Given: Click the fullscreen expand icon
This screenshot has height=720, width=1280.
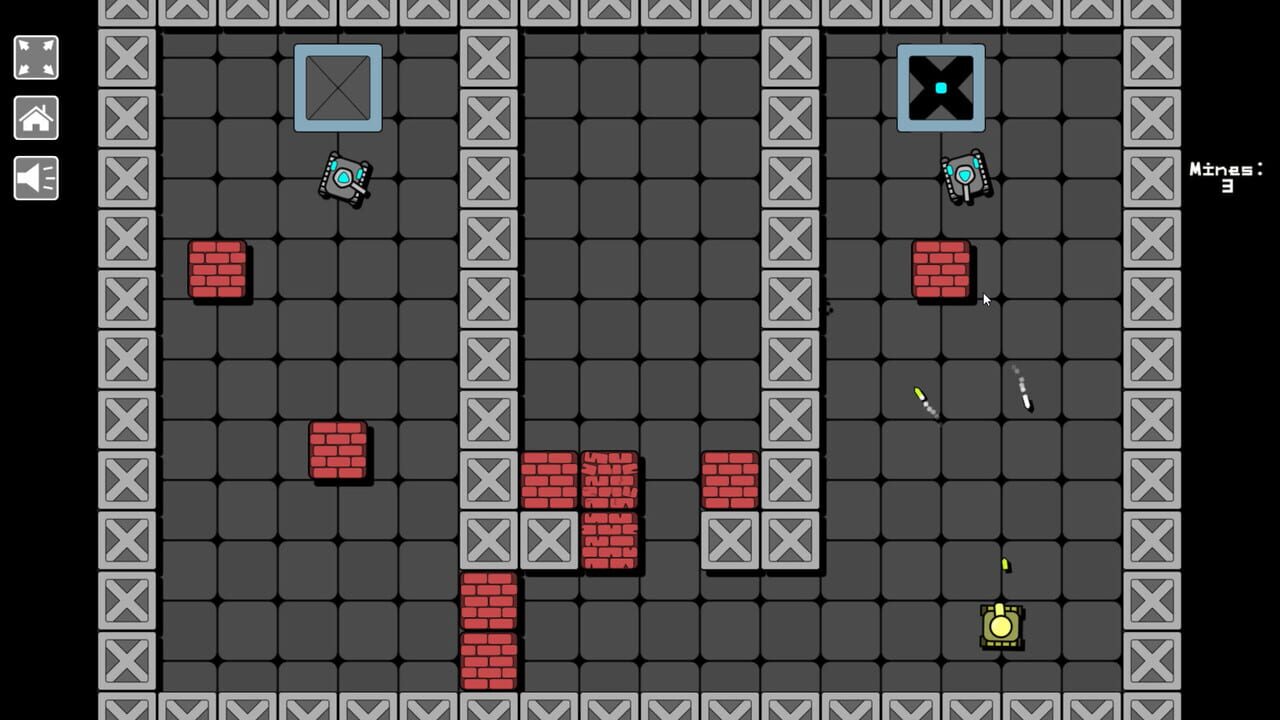Looking at the screenshot, I should click(35, 57).
